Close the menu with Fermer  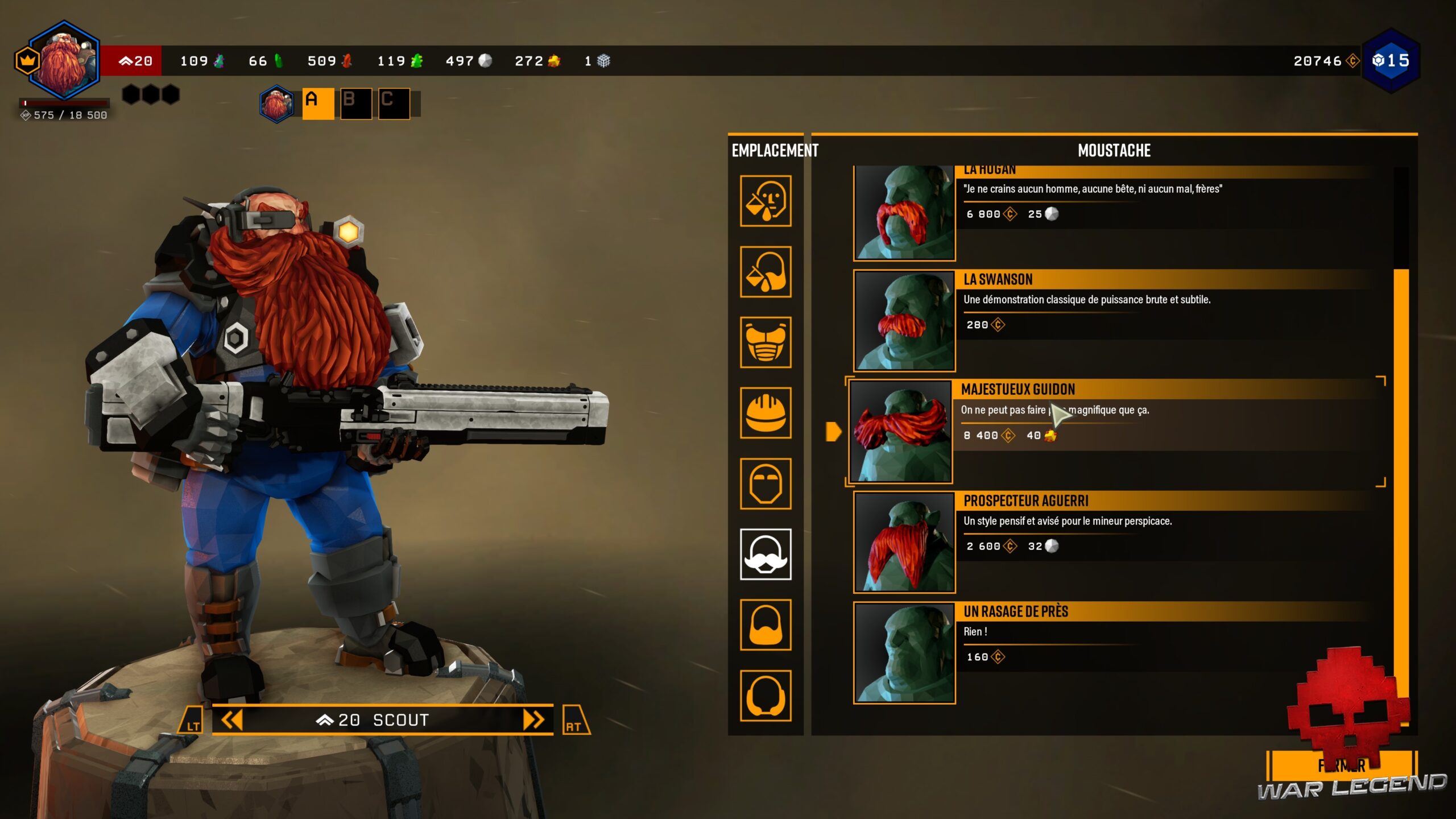pyautogui.click(x=1341, y=766)
